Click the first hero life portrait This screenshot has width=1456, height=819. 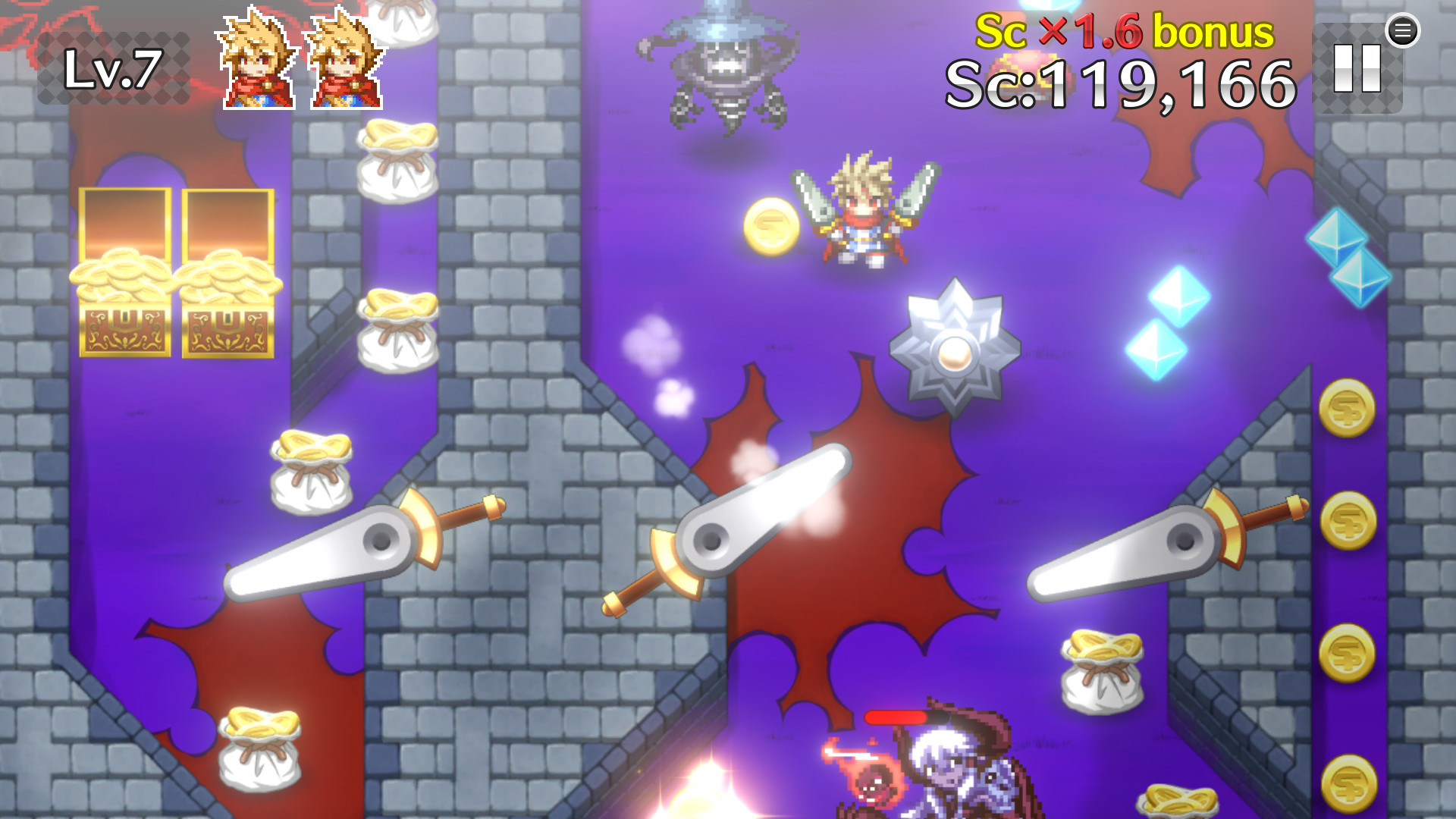tap(258, 57)
